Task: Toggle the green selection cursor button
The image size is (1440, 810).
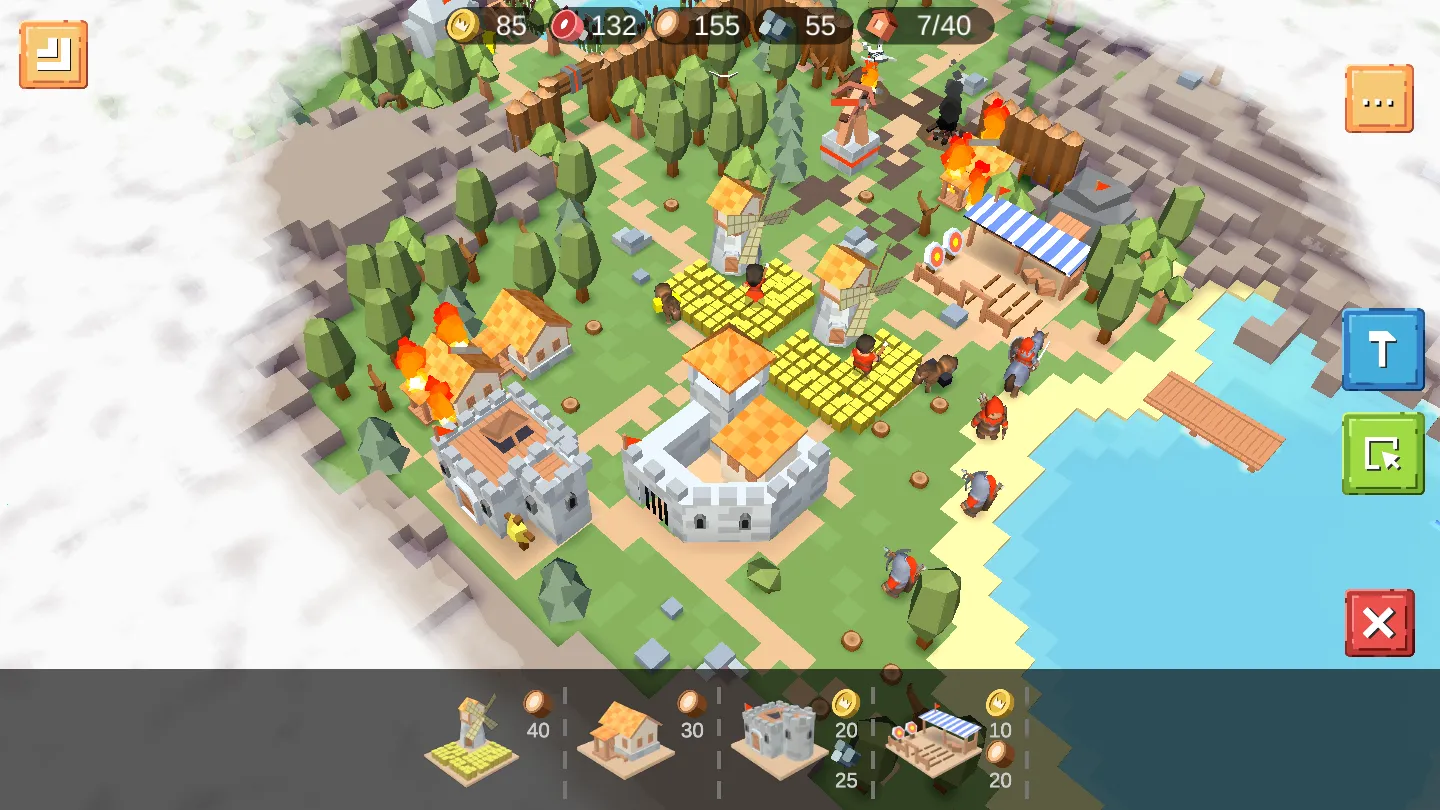Action: [x=1383, y=453]
